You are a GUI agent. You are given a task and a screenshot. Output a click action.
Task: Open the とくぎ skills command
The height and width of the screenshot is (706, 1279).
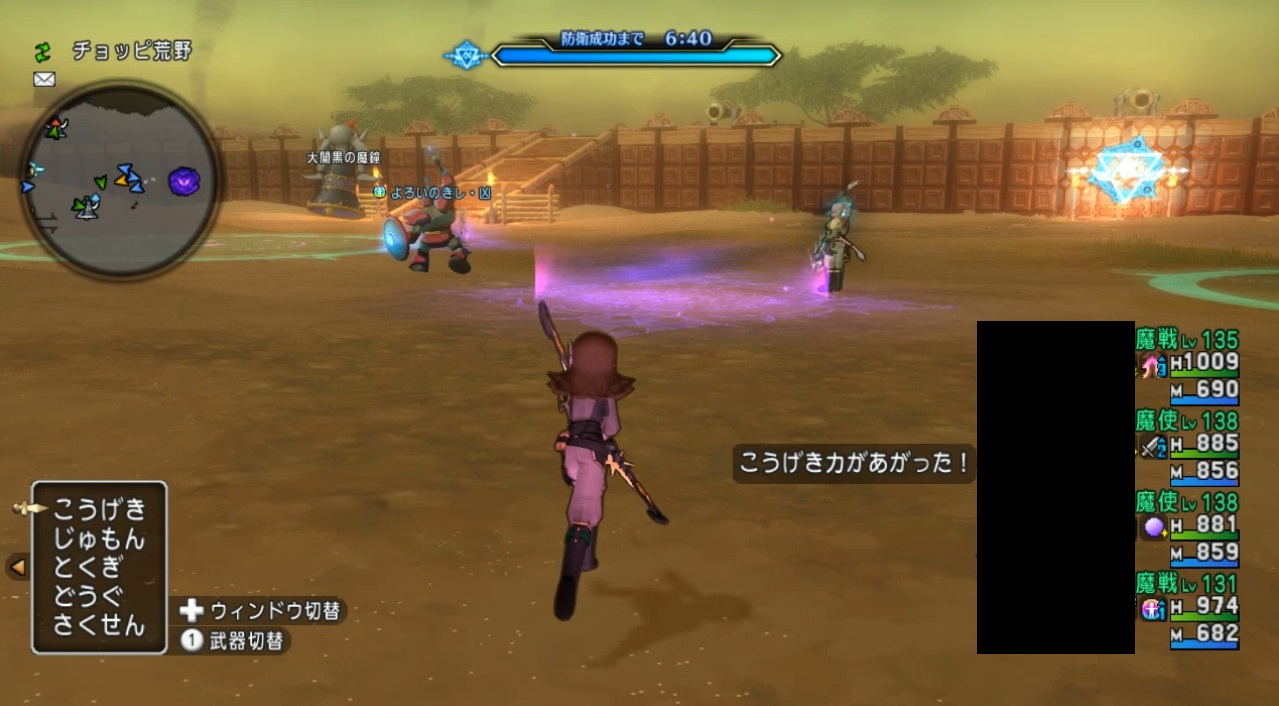tap(87, 568)
